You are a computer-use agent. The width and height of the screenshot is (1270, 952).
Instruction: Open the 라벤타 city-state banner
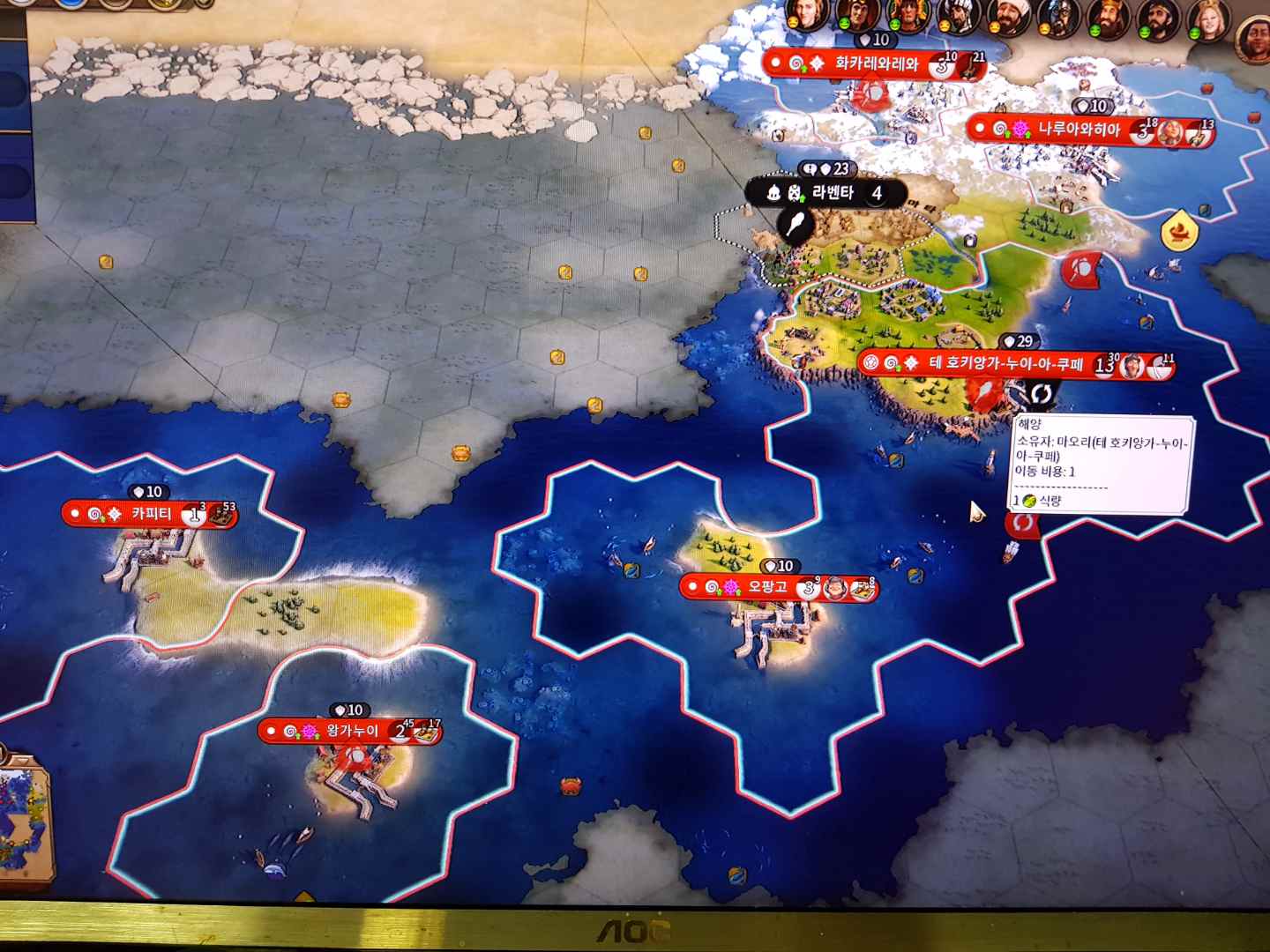831,193
